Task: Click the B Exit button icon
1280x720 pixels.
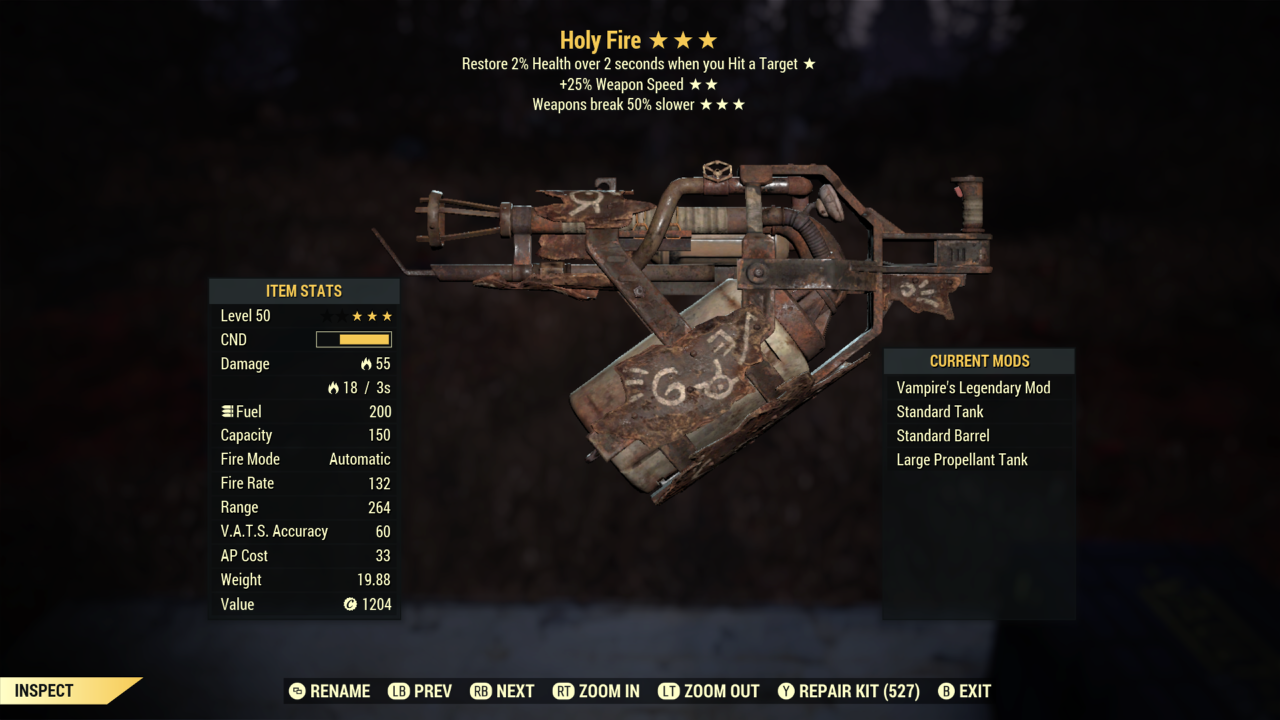Action: [x=944, y=691]
